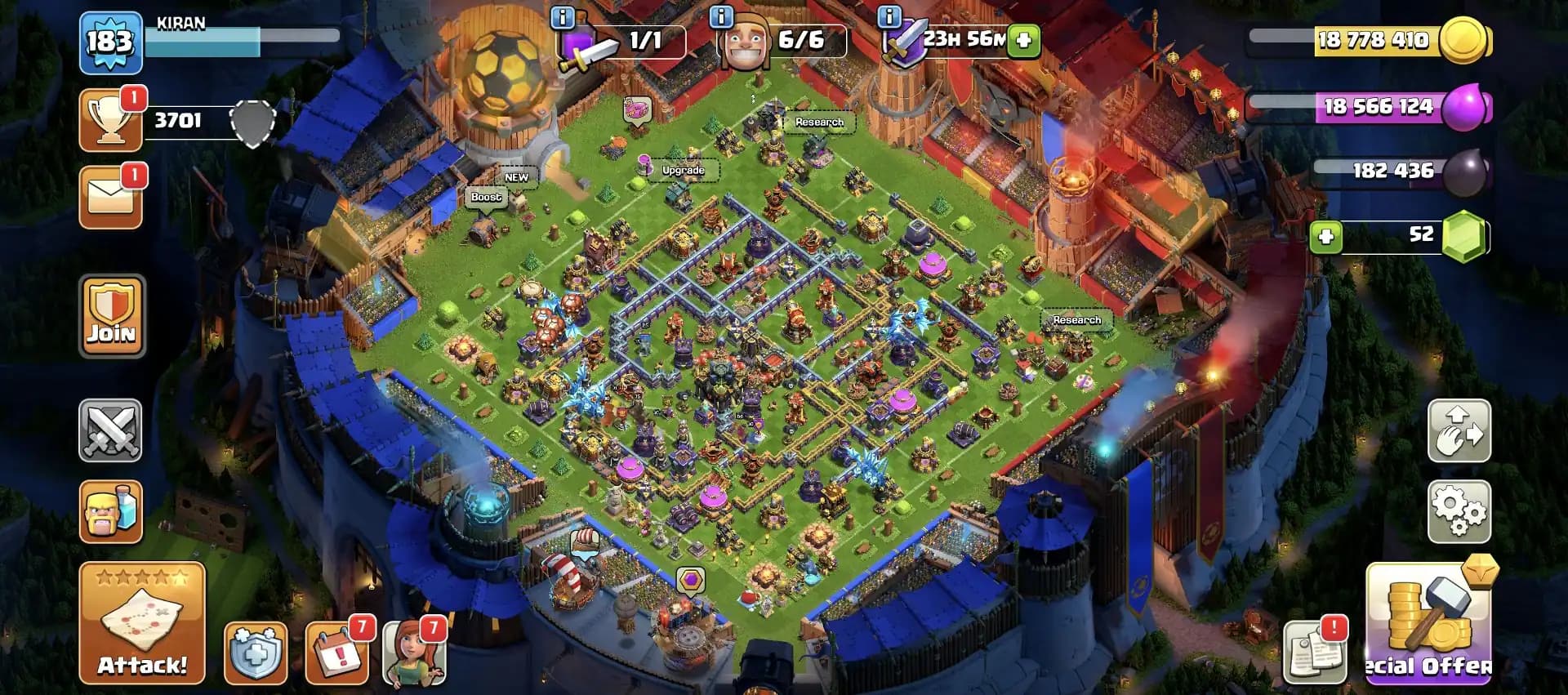The height and width of the screenshot is (695, 1568).
Task: Tap the player level 183 experience badge
Action: click(111, 39)
